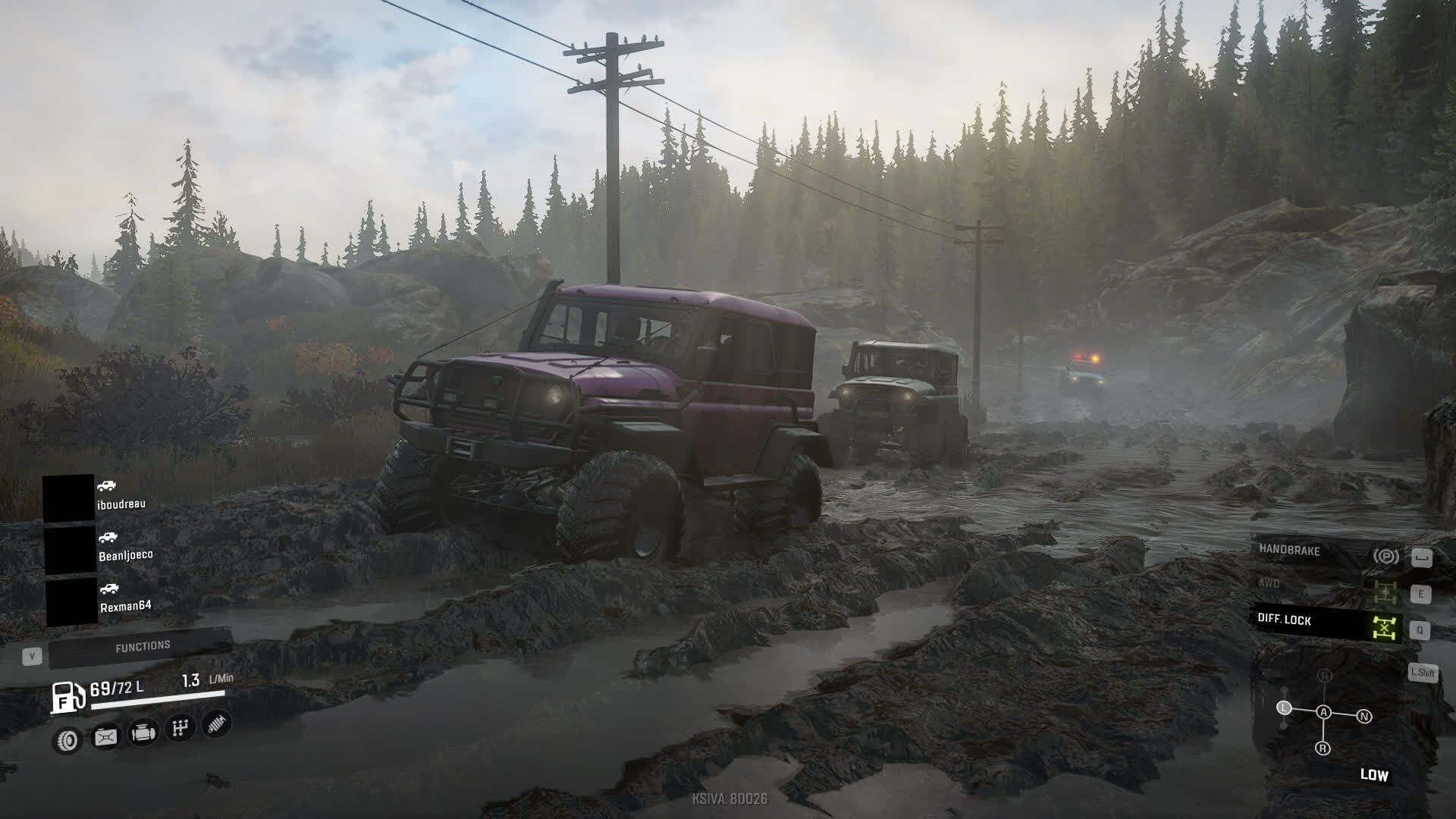Toggle the AWD drive mode
The image size is (1456, 819).
pos(1323,588)
